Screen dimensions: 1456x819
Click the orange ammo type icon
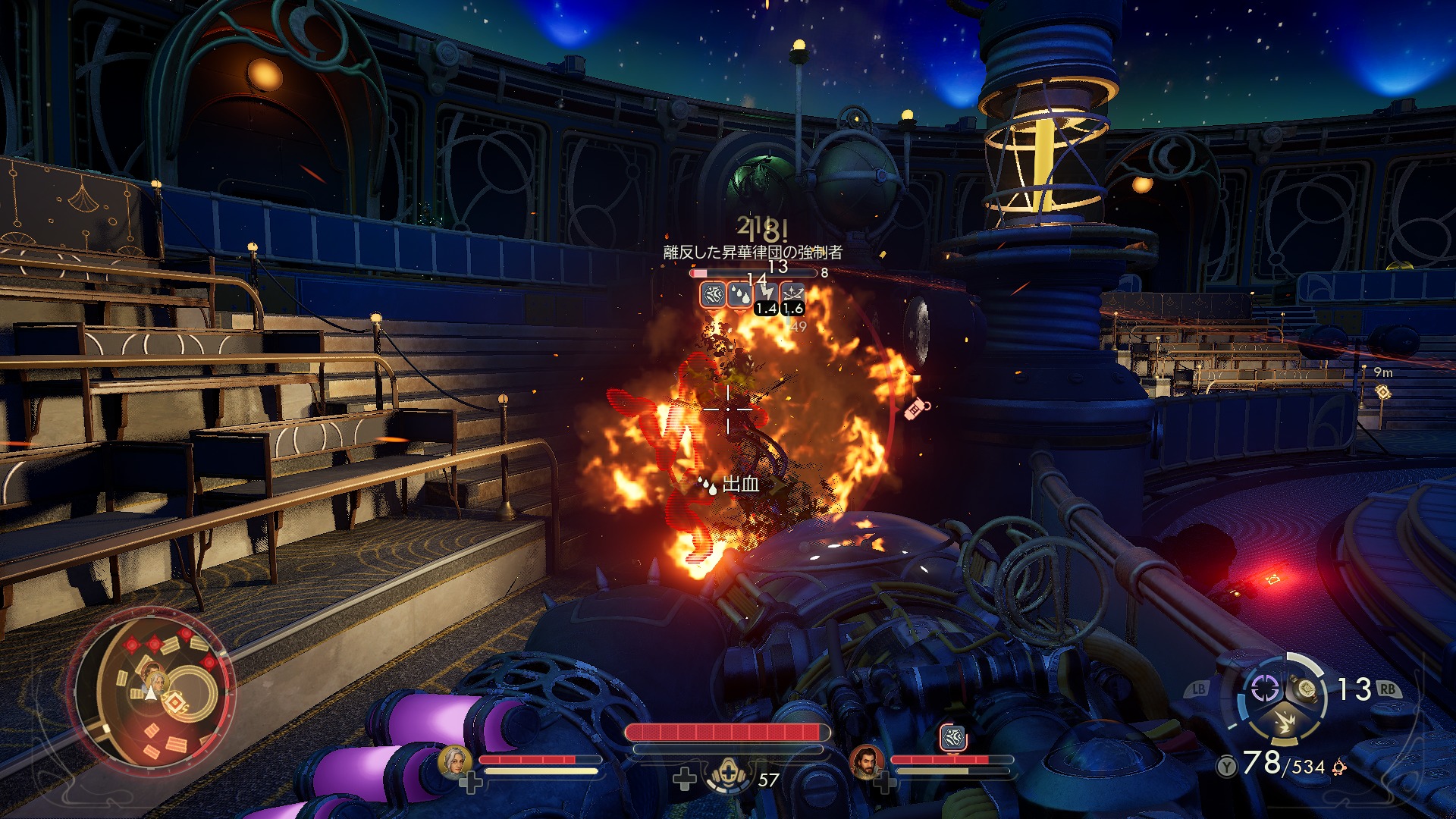(x=1339, y=767)
